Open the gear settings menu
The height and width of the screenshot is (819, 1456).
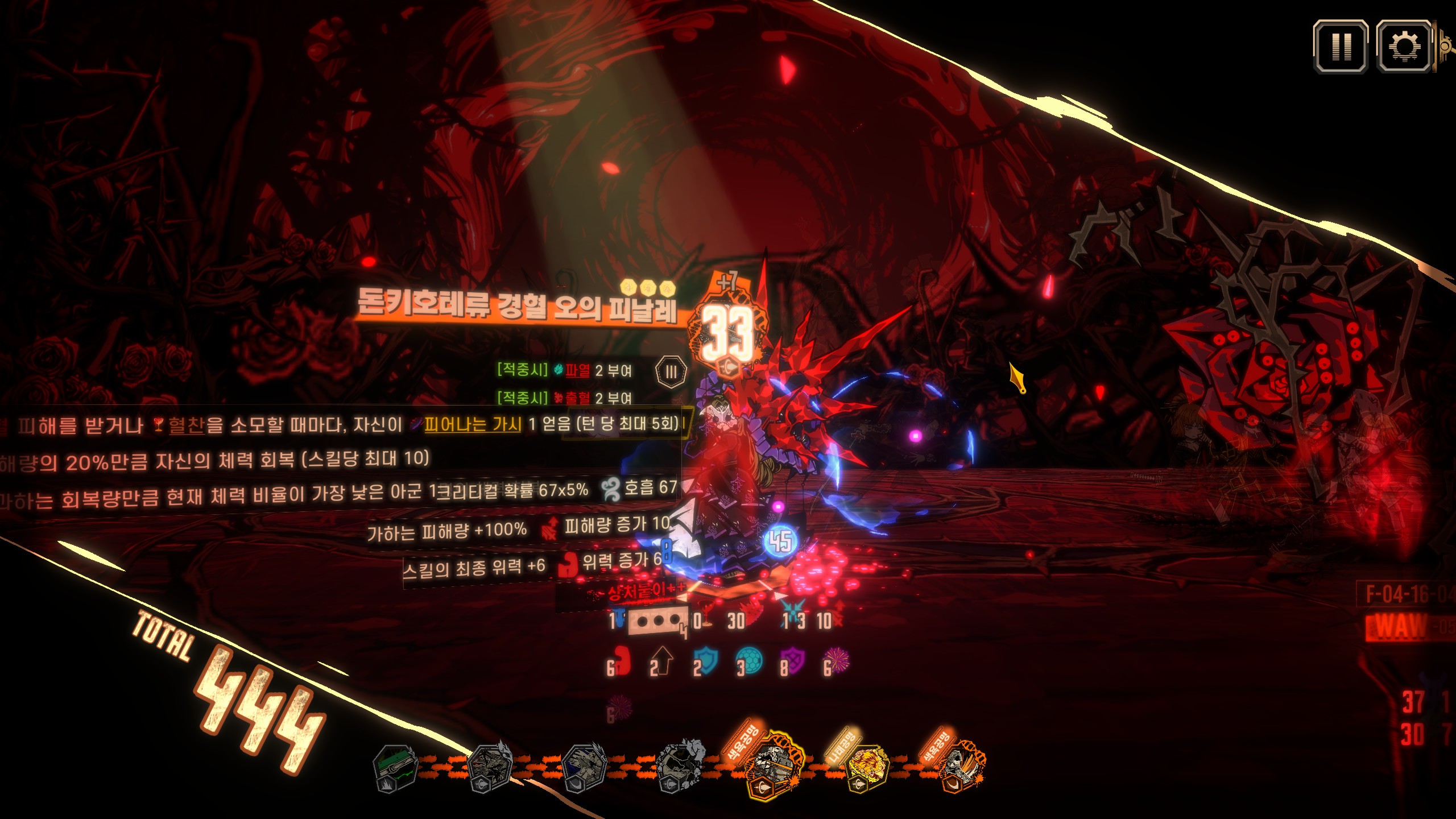pos(1403,47)
